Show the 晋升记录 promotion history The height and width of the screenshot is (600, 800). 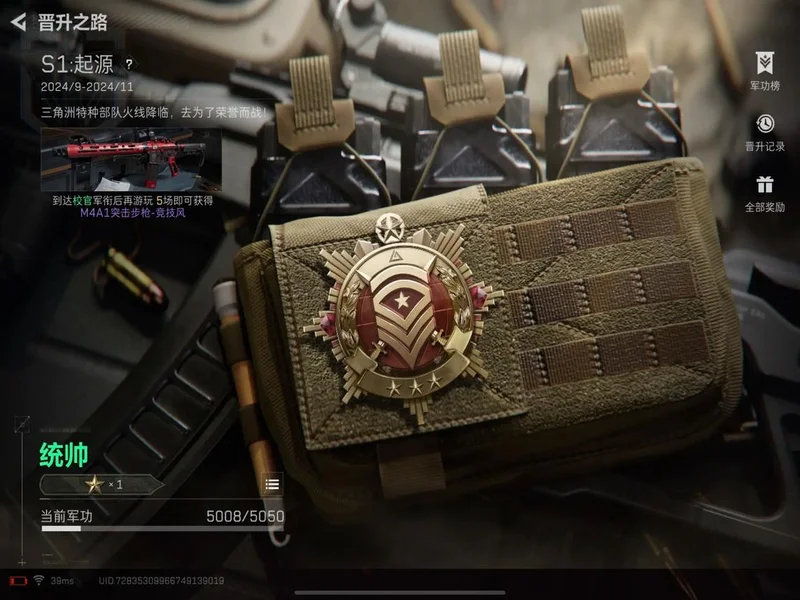[x=764, y=131]
